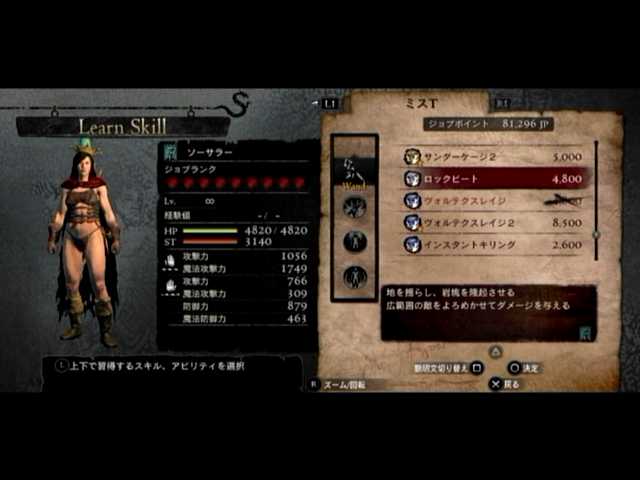640x480 pixels.
Task: Open the second round skill category icon
Action: [354, 207]
